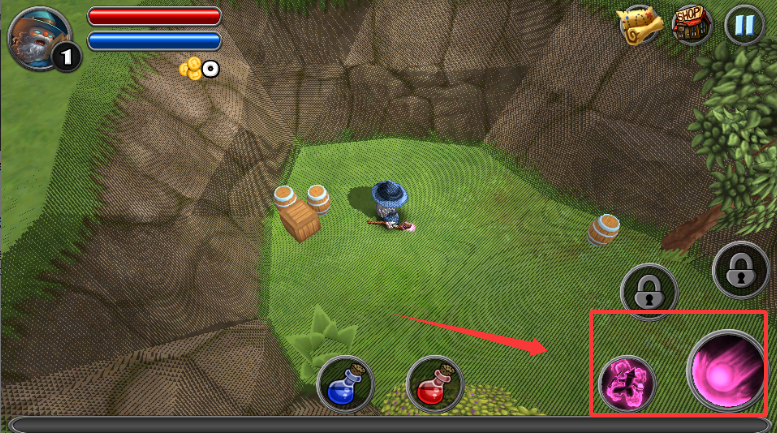Open the treasure map icon
Viewport: 777px width, 433px height.
[638, 23]
